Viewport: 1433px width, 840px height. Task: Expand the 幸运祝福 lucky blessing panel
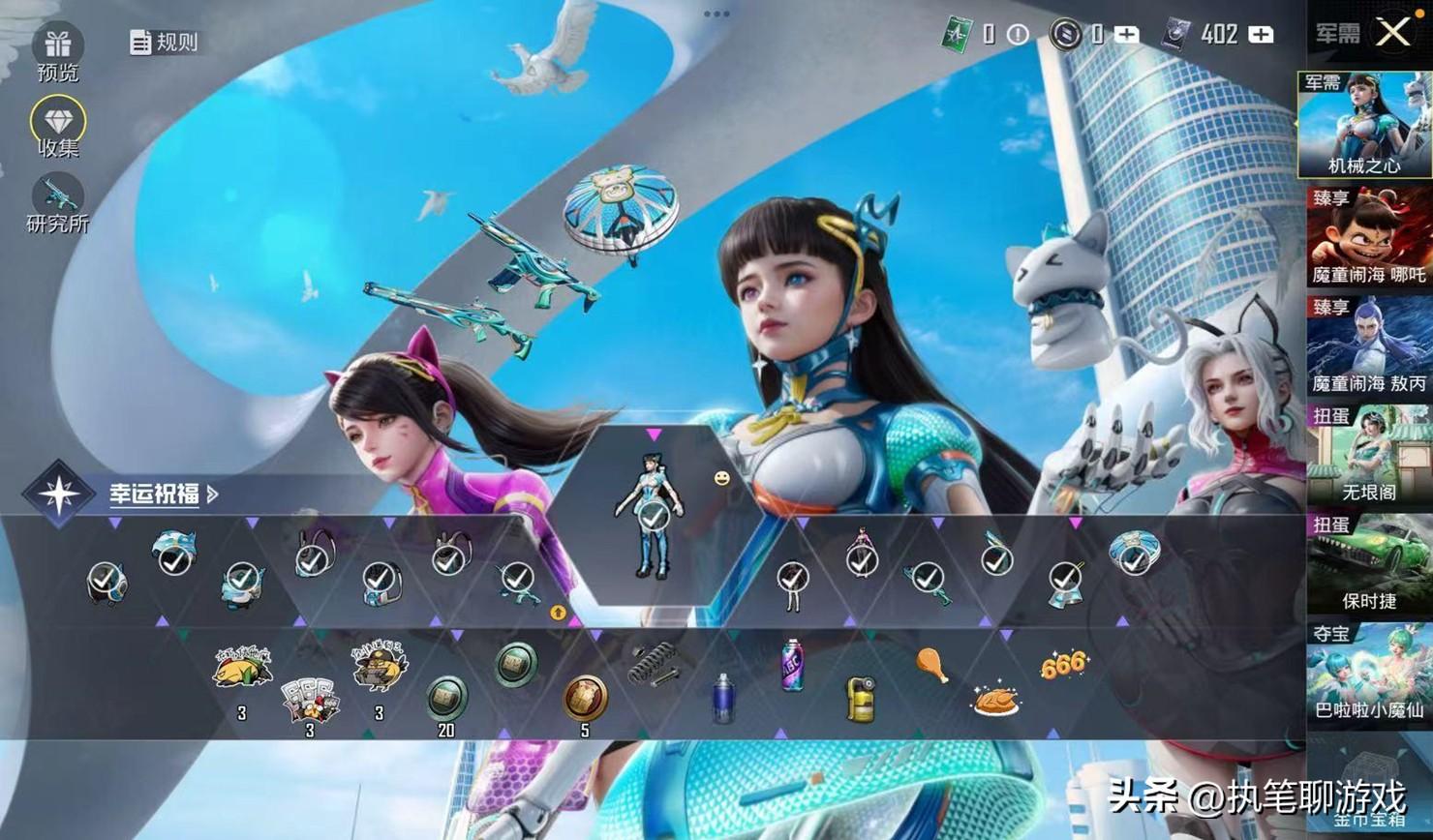pyautogui.click(x=163, y=494)
